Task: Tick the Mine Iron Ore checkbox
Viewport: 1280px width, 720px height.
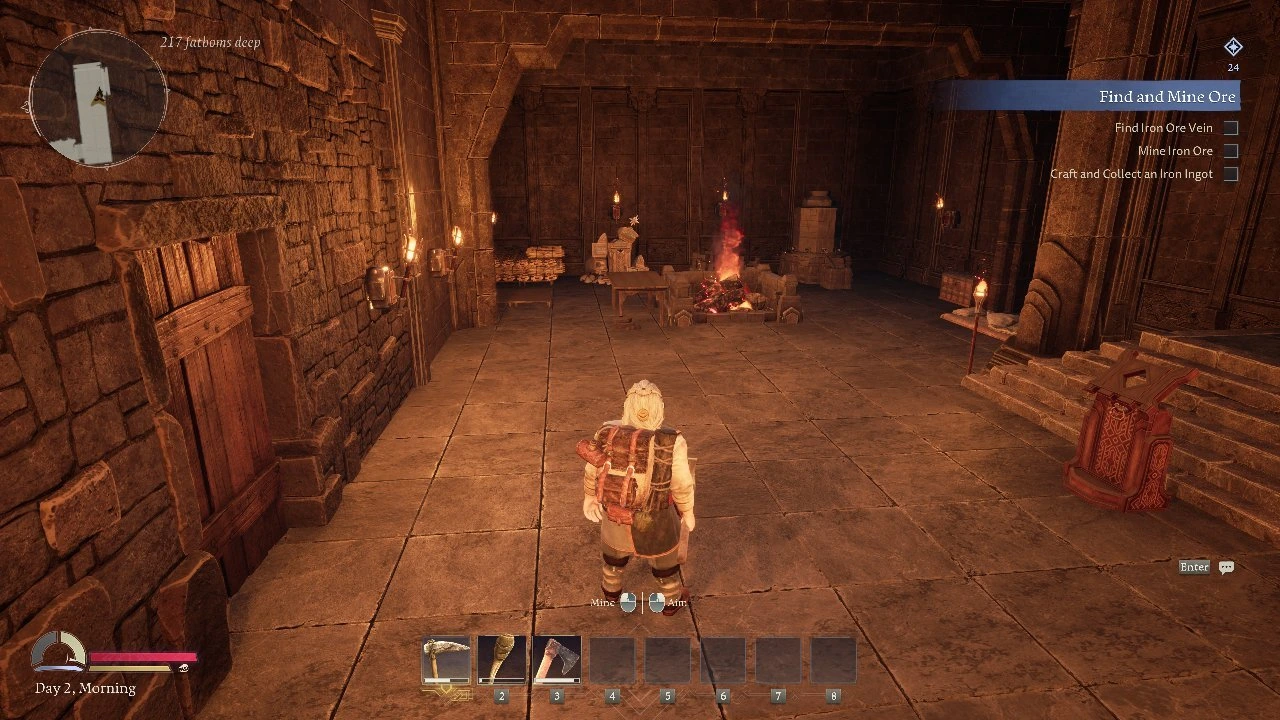Action: tap(1230, 150)
